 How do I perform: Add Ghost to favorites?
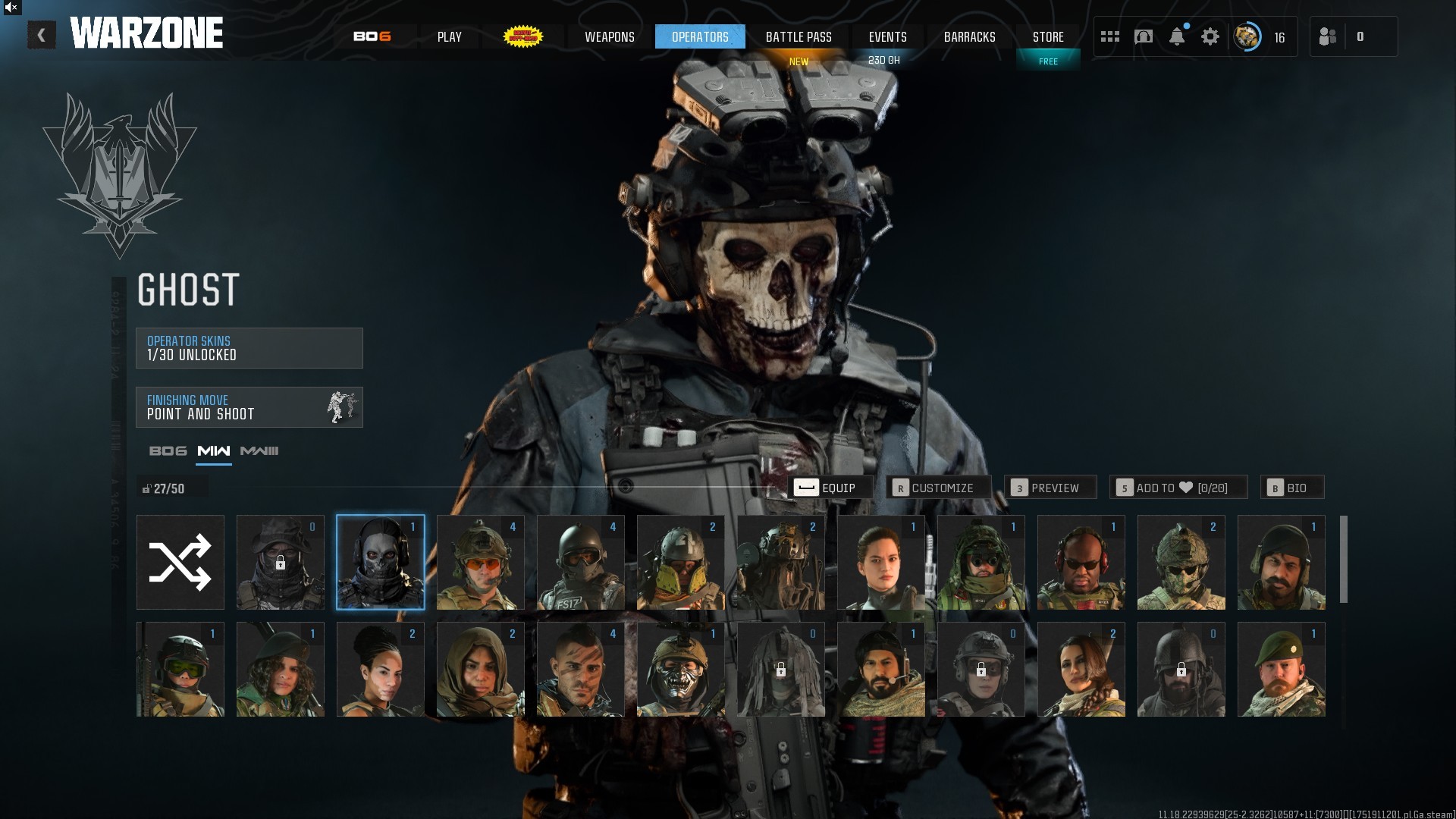pyautogui.click(x=1178, y=488)
